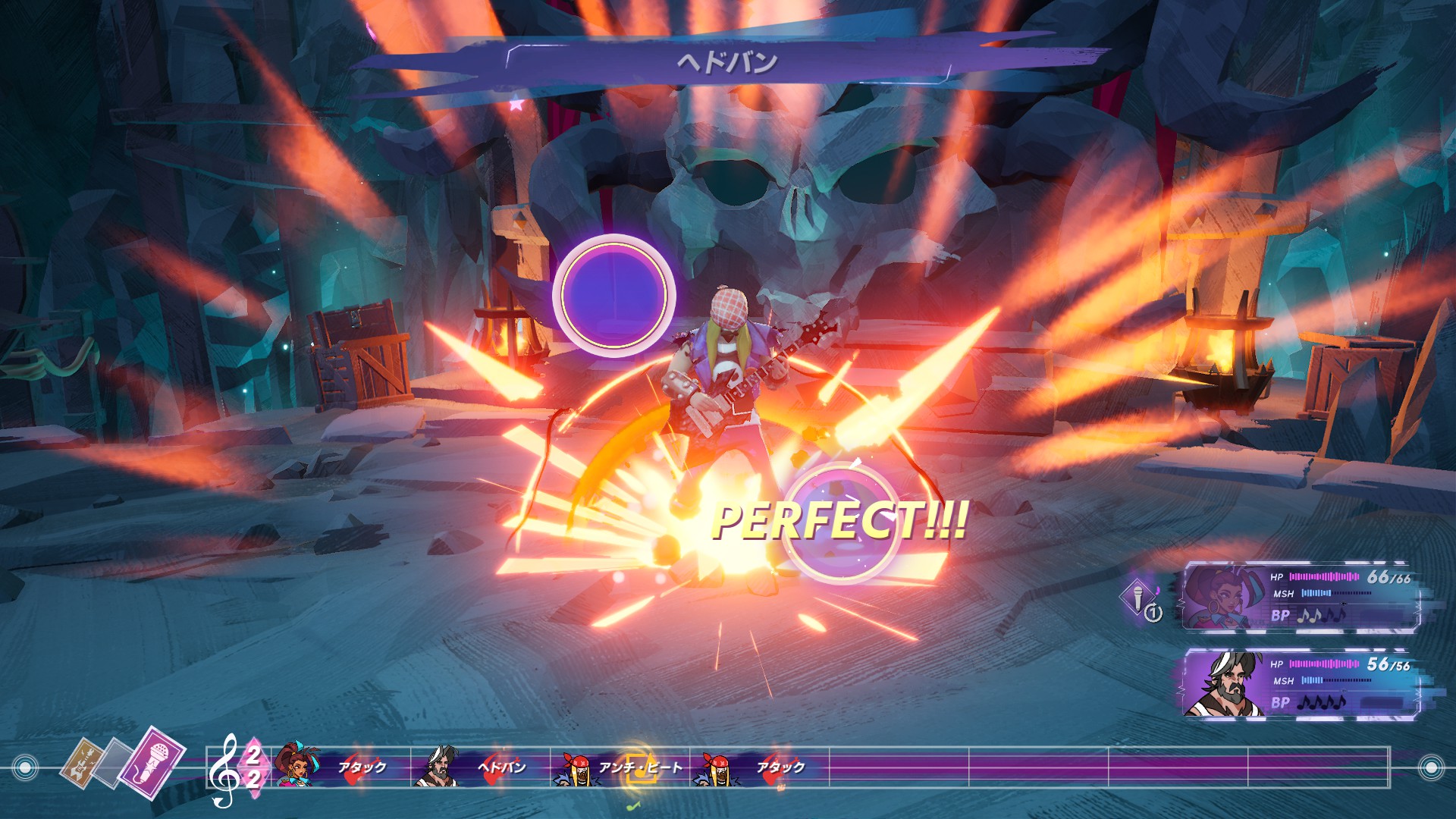Click the microphone buff diamond icon
The width and height of the screenshot is (1456, 819).
pyautogui.click(x=1137, y=597)
